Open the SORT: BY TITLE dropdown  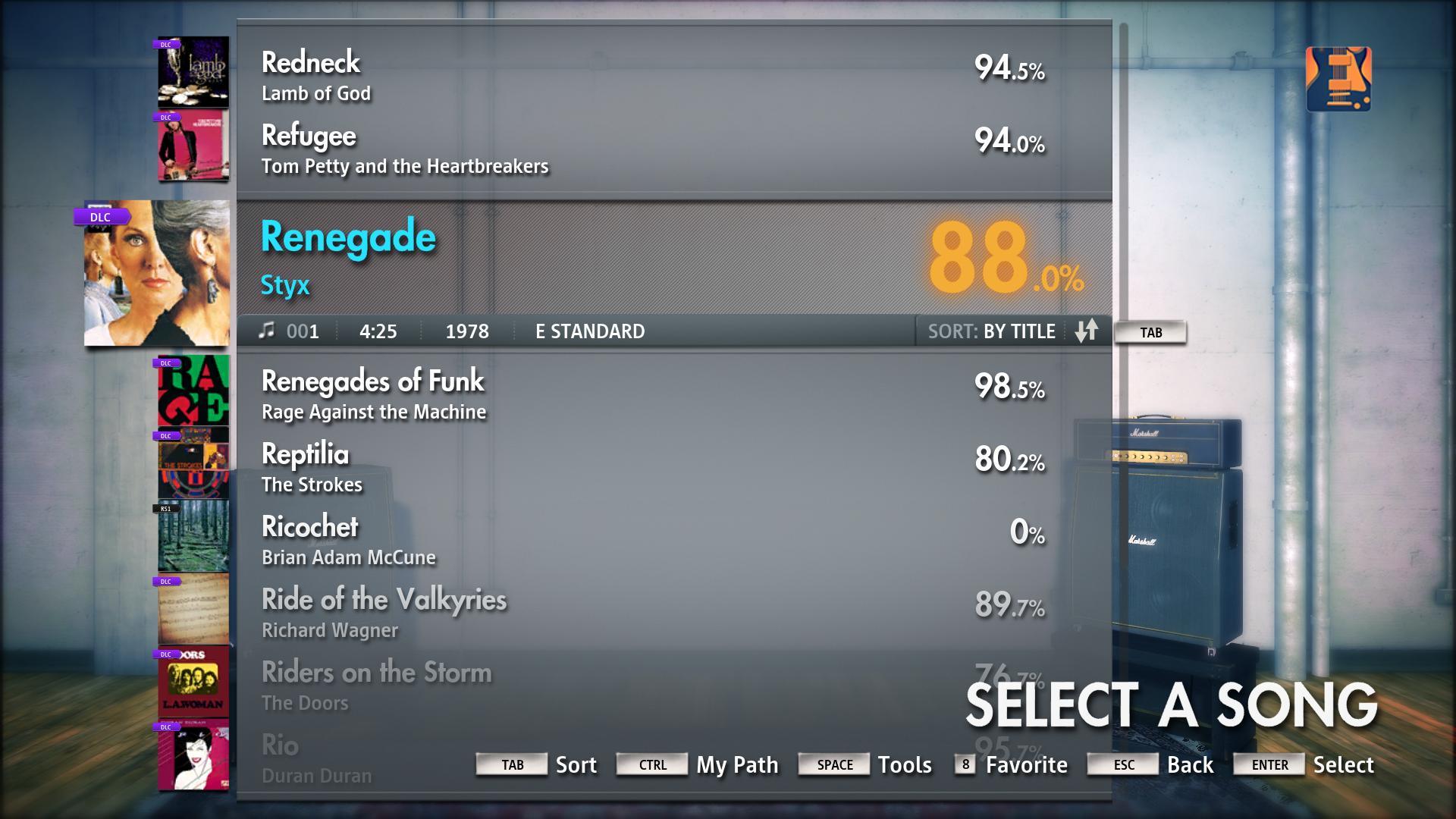click(x=990, y=331)
